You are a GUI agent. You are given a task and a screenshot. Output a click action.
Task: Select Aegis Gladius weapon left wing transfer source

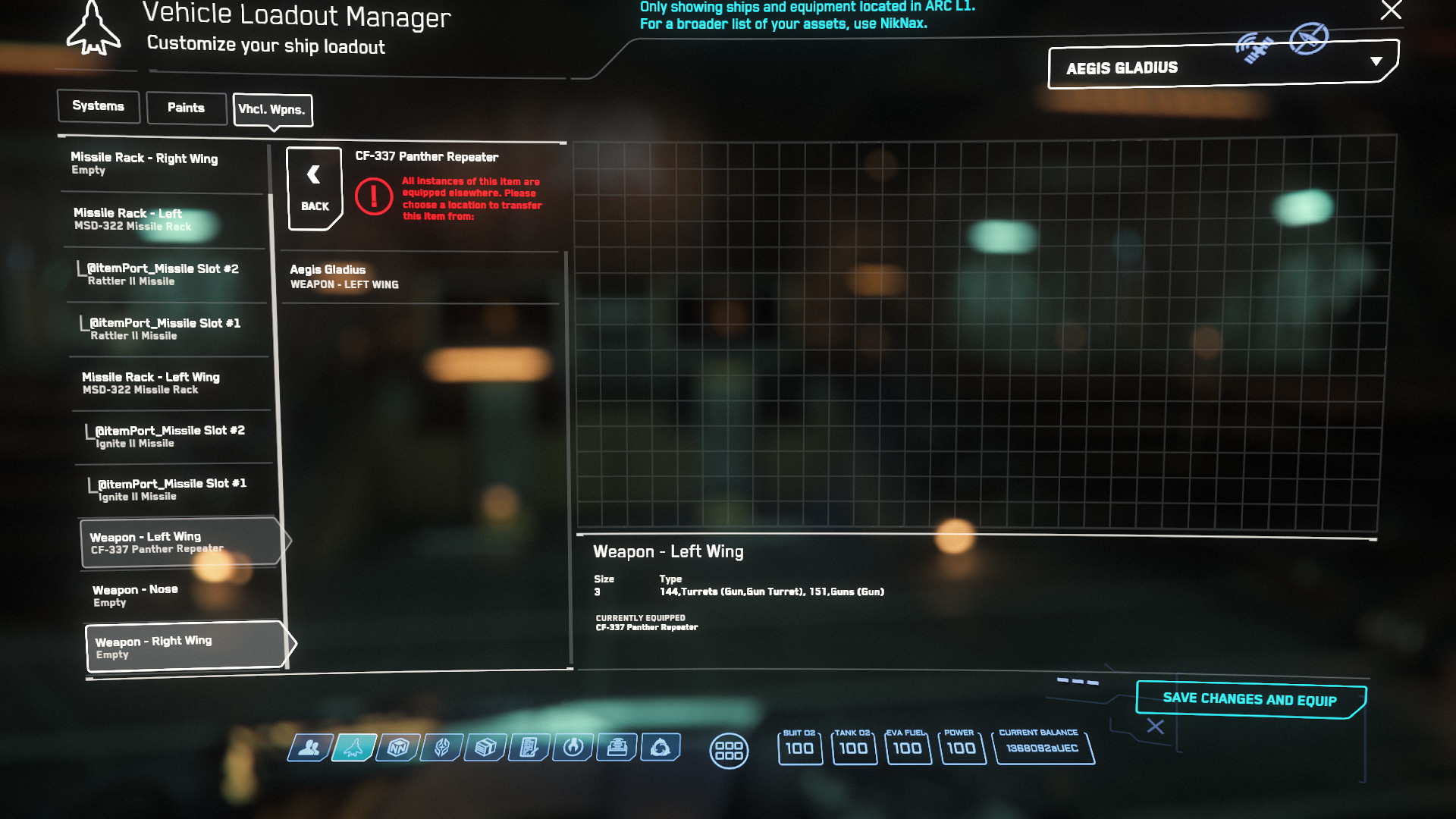pyautogui.click(x=419, y=277)
